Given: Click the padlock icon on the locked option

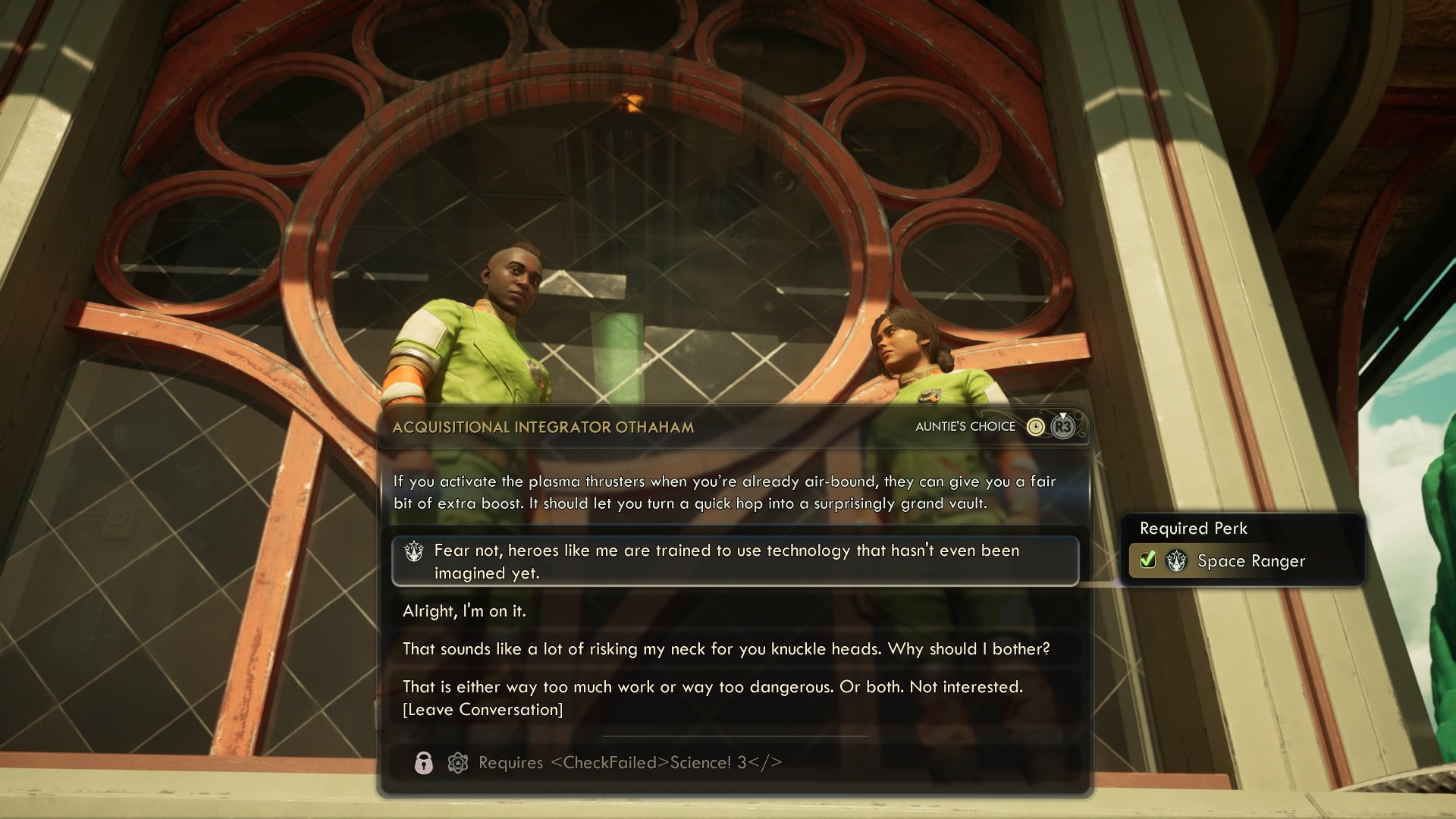Looking at the screenshot, I should pyautogui.click(x=425, y=764).
